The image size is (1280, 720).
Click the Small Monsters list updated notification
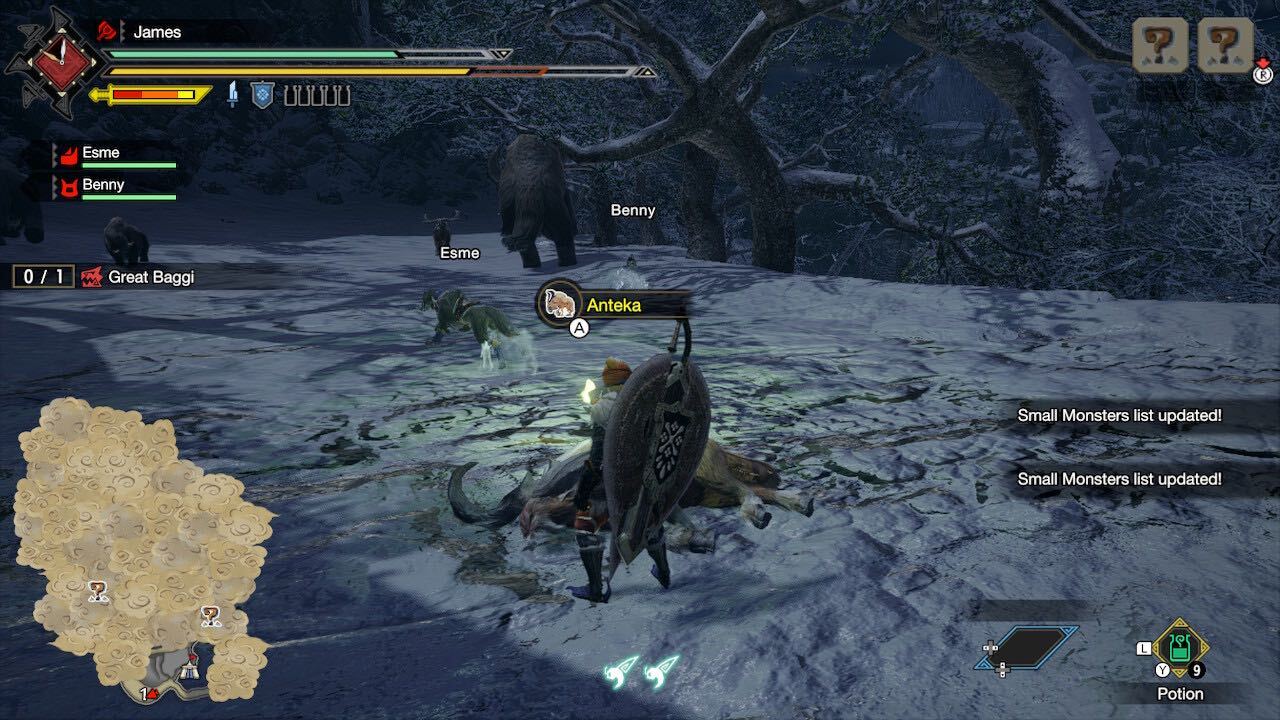click(x=1119, y=414)
